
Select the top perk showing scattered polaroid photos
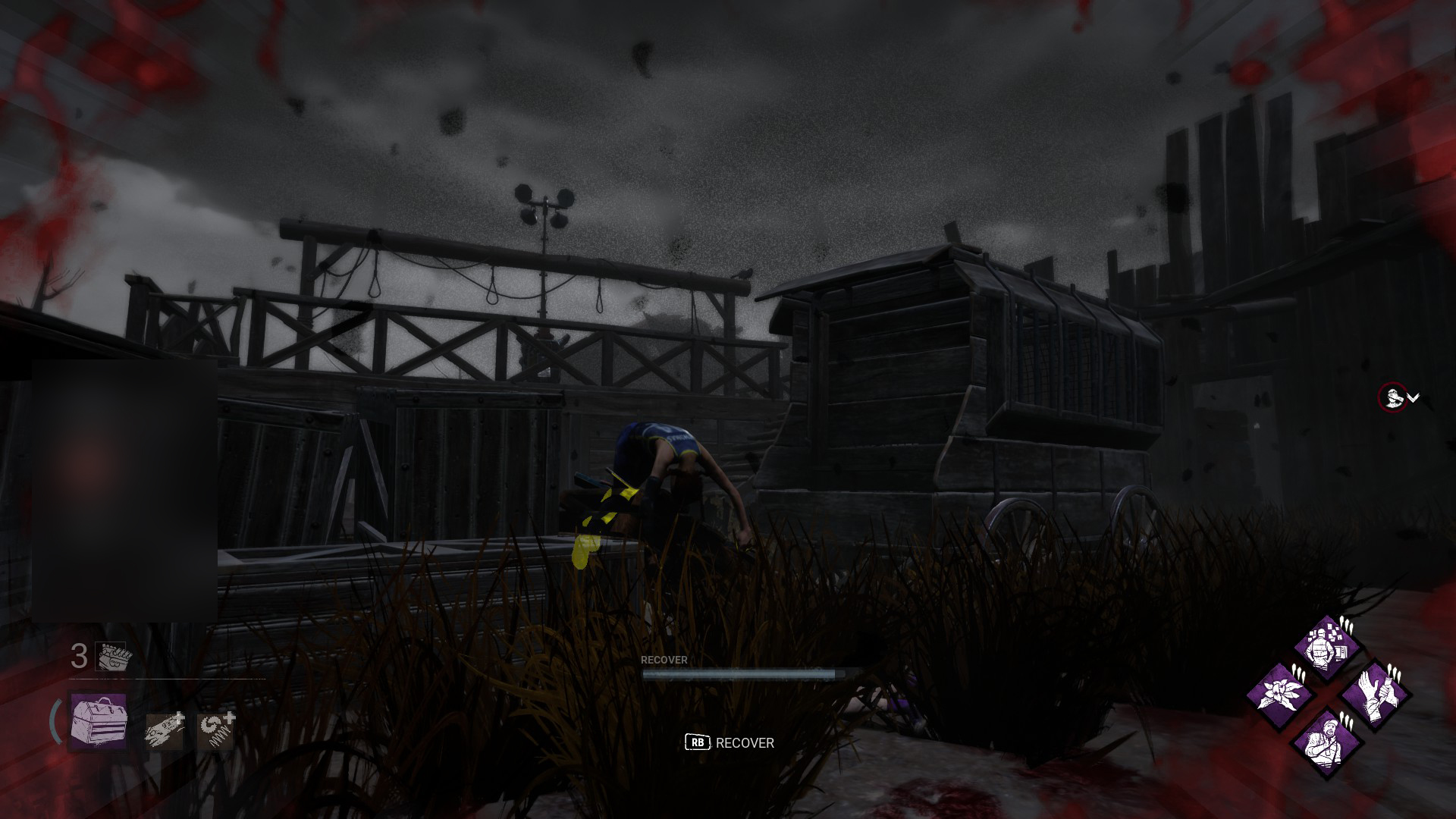1324,648
